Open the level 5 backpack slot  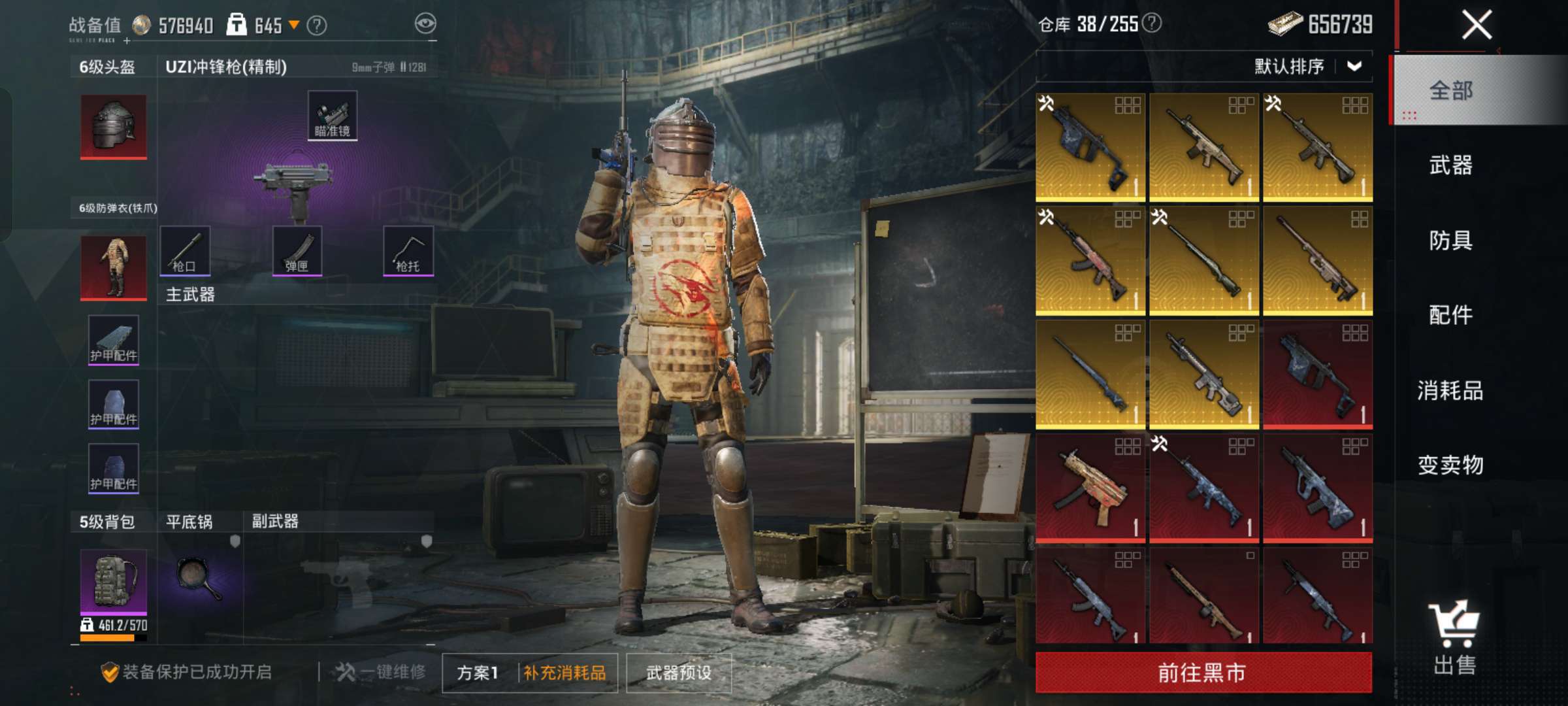point(114,582)
